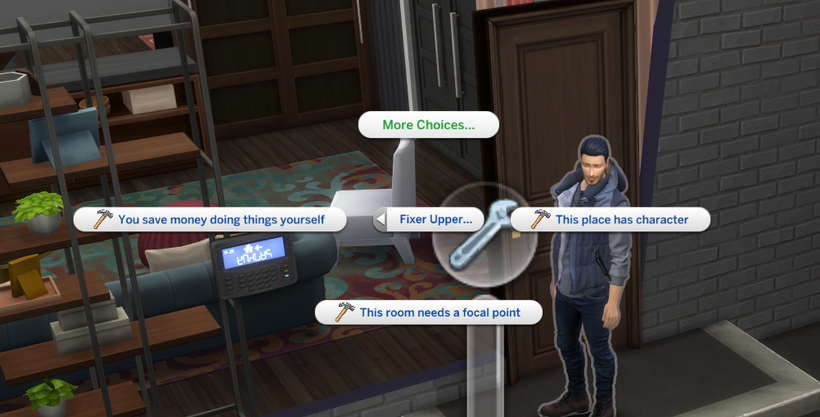
Task: Select 'This place has character' option
Action: coord(610,219)
